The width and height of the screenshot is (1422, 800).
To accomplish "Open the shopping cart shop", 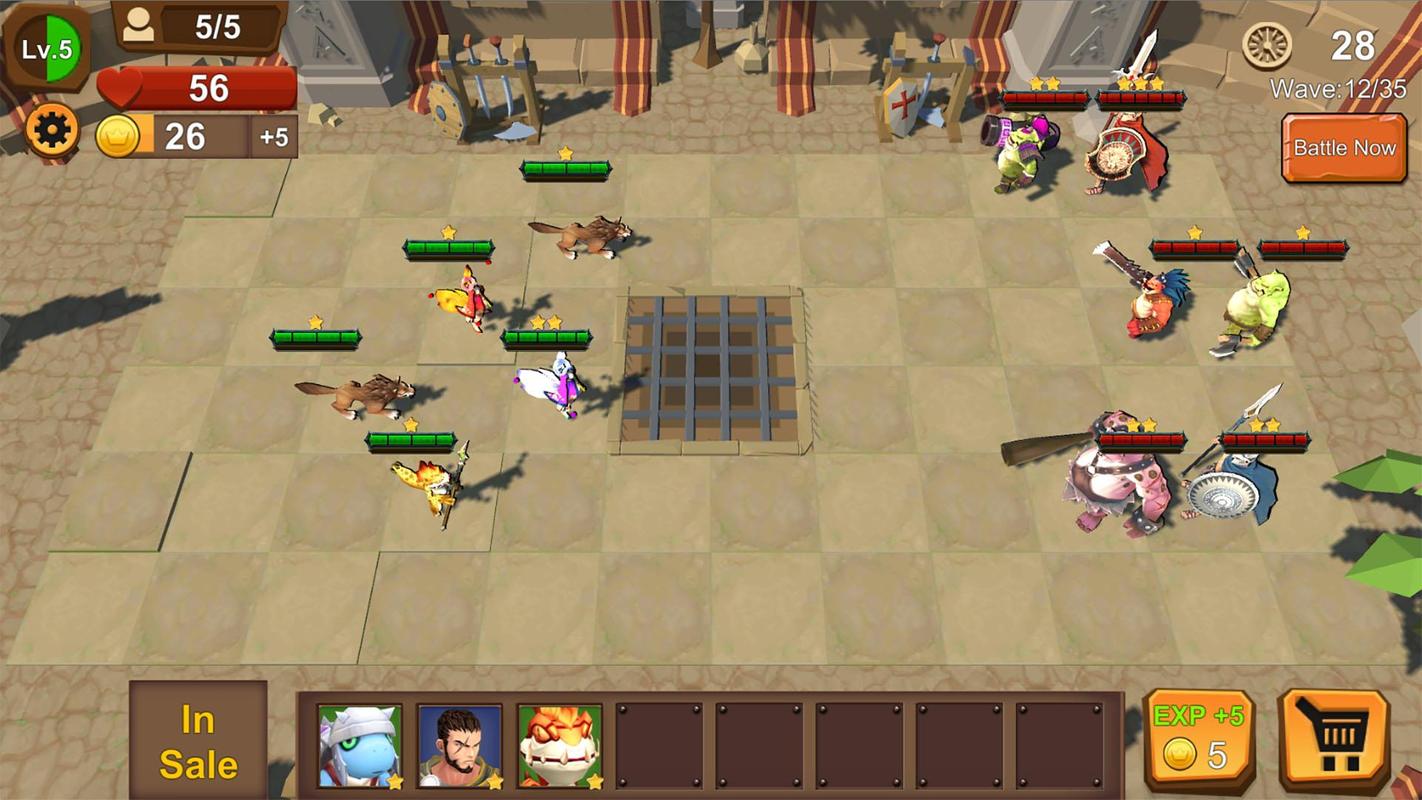I will (x=1333, y=740).
